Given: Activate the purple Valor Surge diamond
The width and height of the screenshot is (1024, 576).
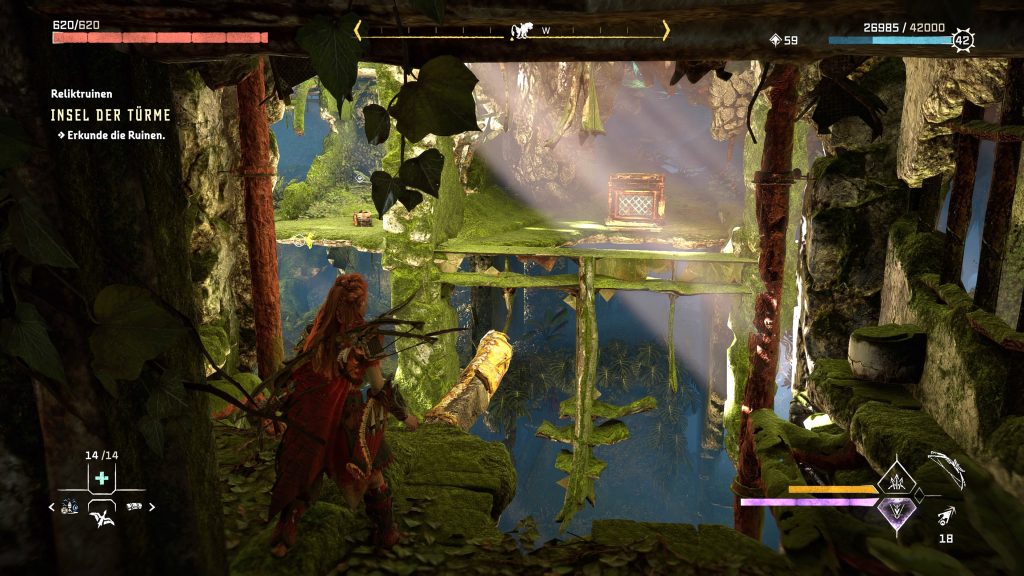Looking at the screenshot, I should [x=895, y=511].
